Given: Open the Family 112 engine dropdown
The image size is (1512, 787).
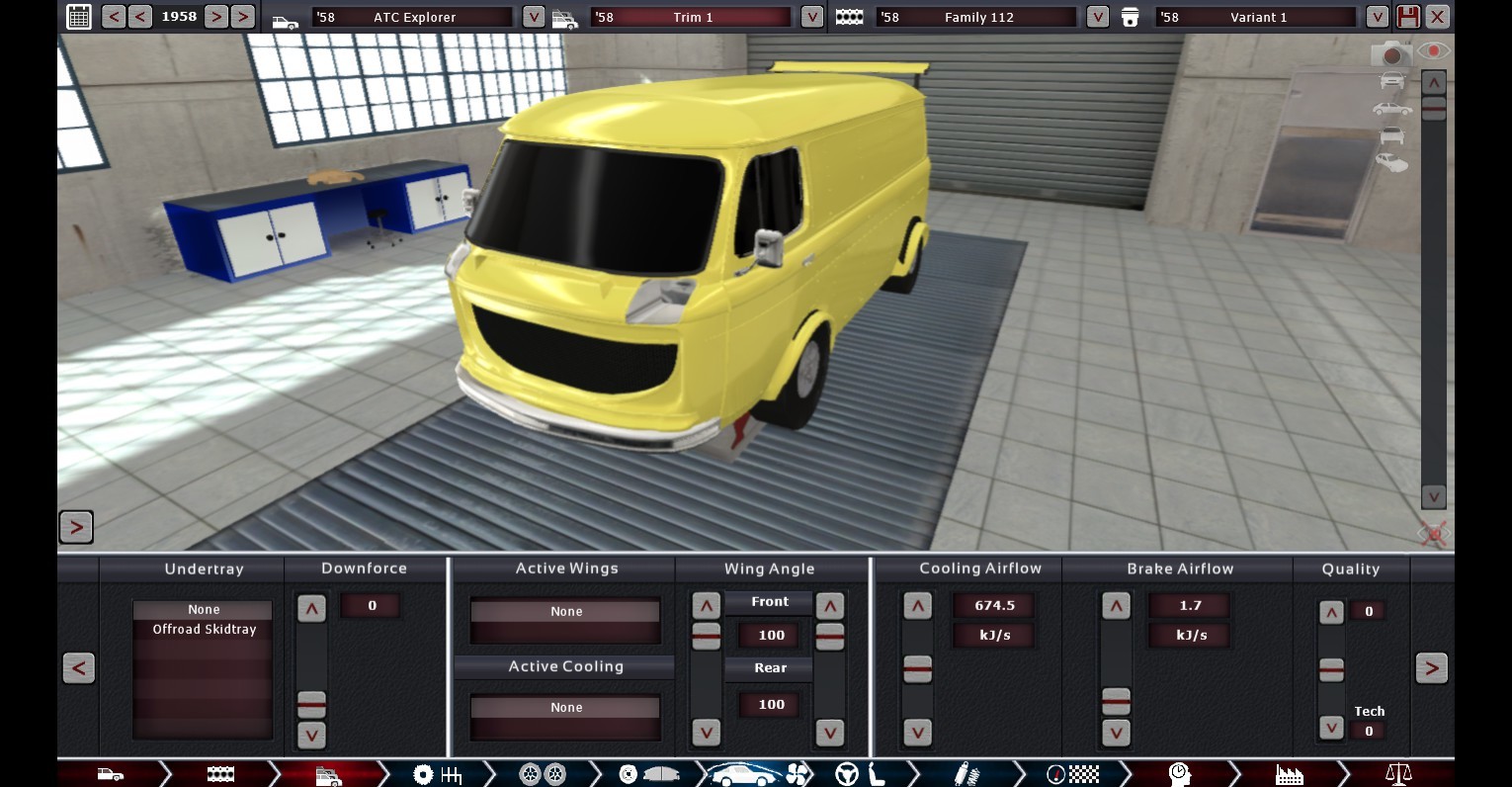Looking at the screenshot, I should pyautogui.click(x=1097, y=17).
